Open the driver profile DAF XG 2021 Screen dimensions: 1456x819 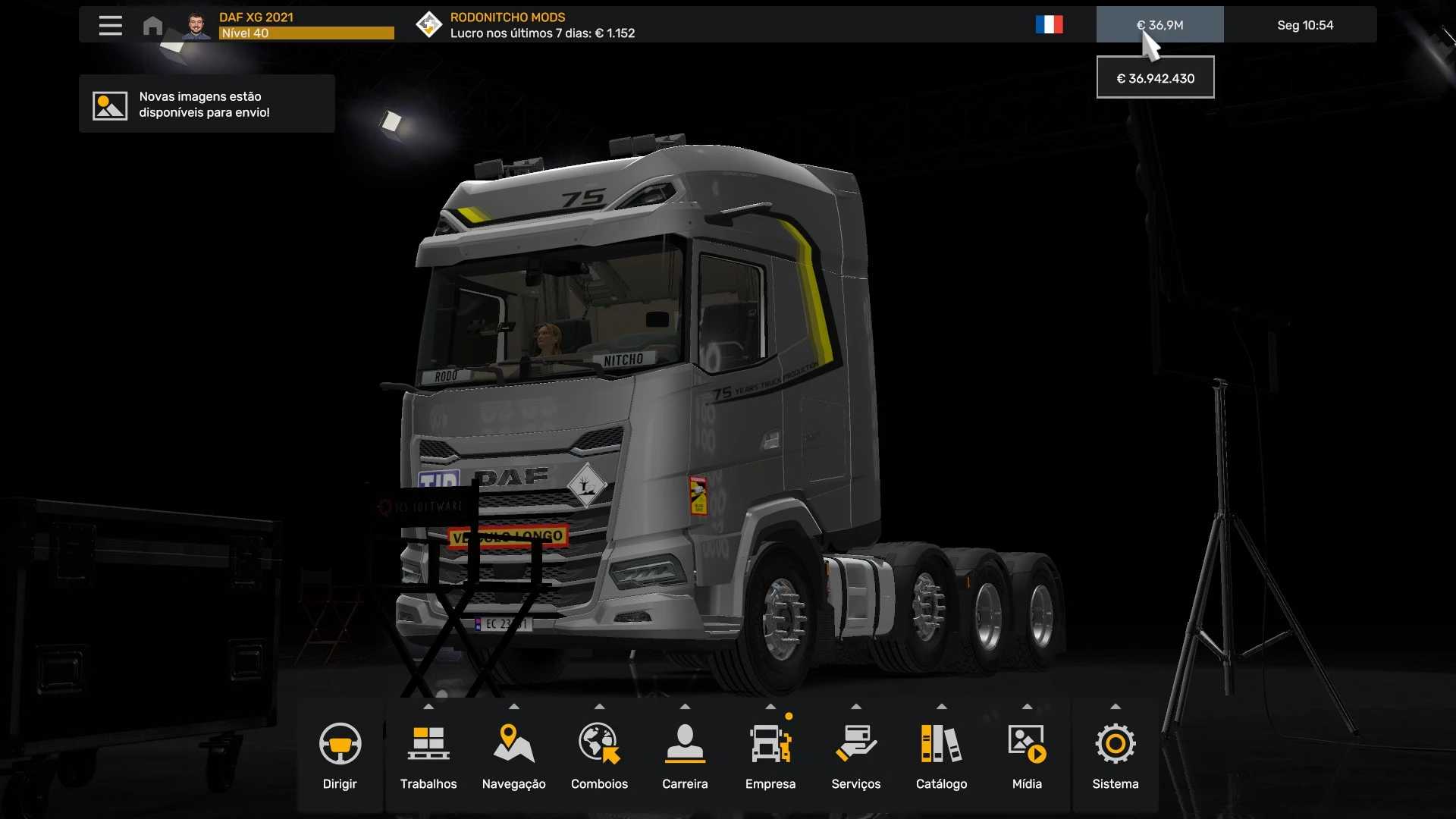pyautogui.click(x=288, y=25)
